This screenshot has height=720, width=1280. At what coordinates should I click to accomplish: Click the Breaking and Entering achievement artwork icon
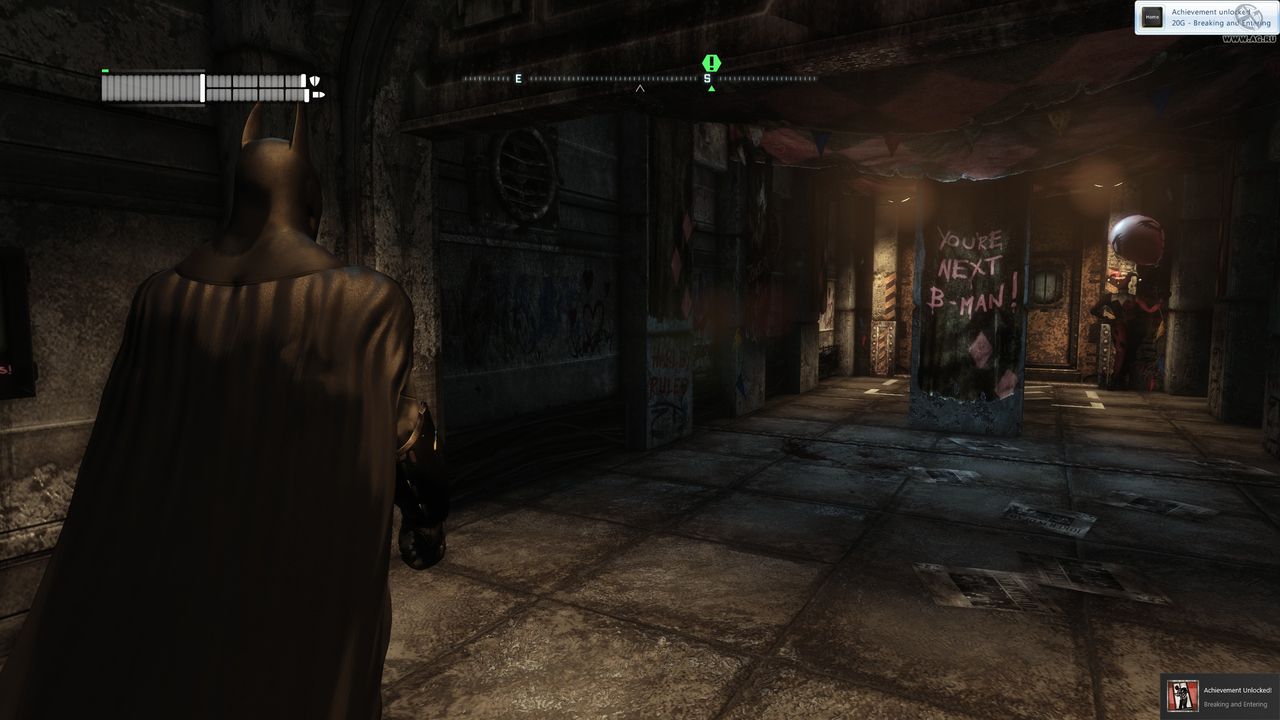(x=1182, y=695)
